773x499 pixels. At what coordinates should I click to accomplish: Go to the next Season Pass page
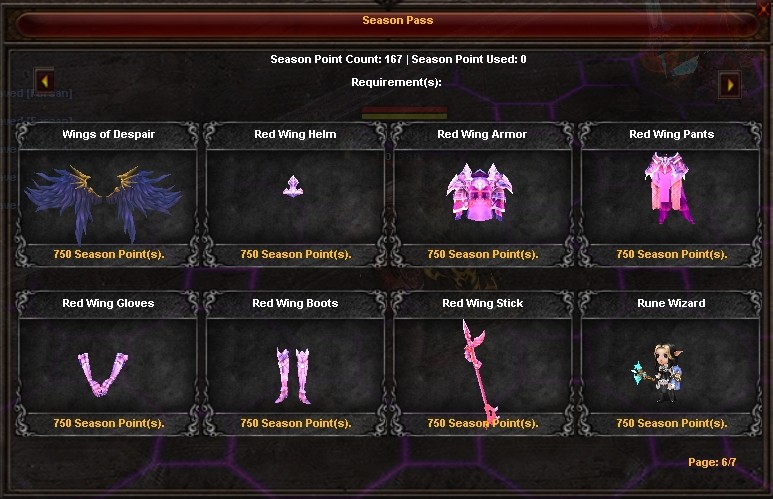[729, 84]
